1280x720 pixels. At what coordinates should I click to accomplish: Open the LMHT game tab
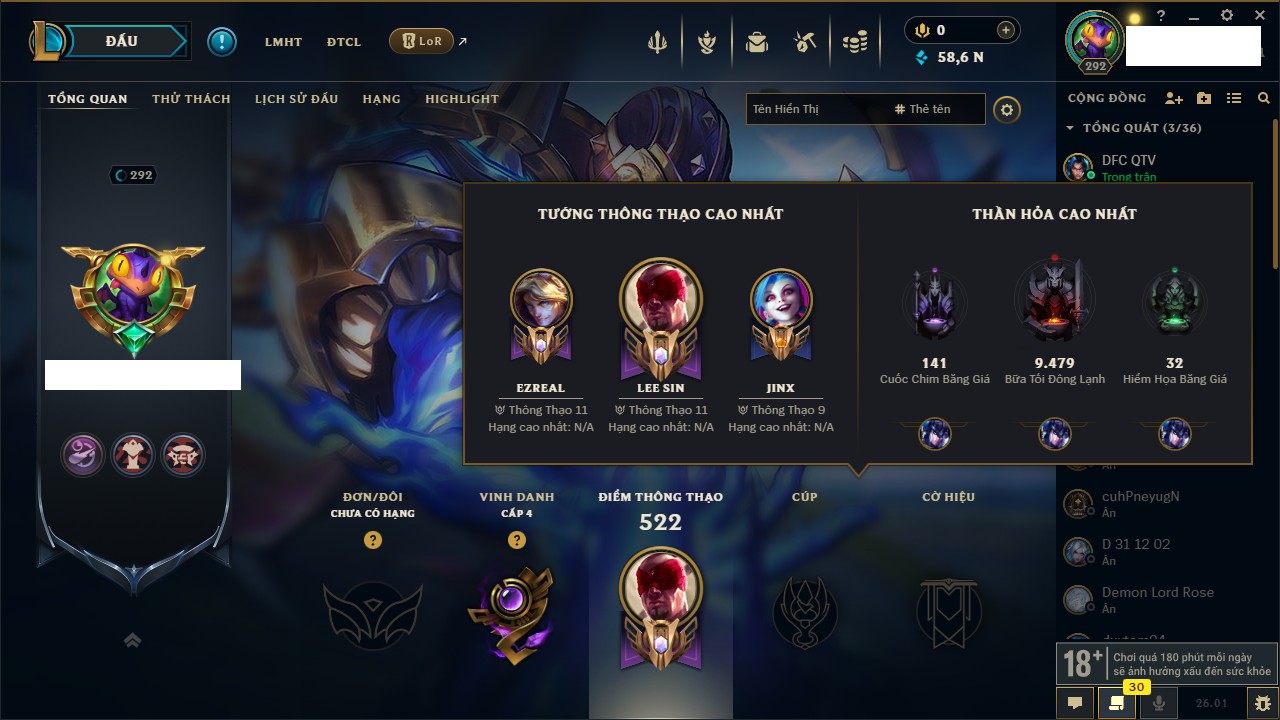coord(283,42)
